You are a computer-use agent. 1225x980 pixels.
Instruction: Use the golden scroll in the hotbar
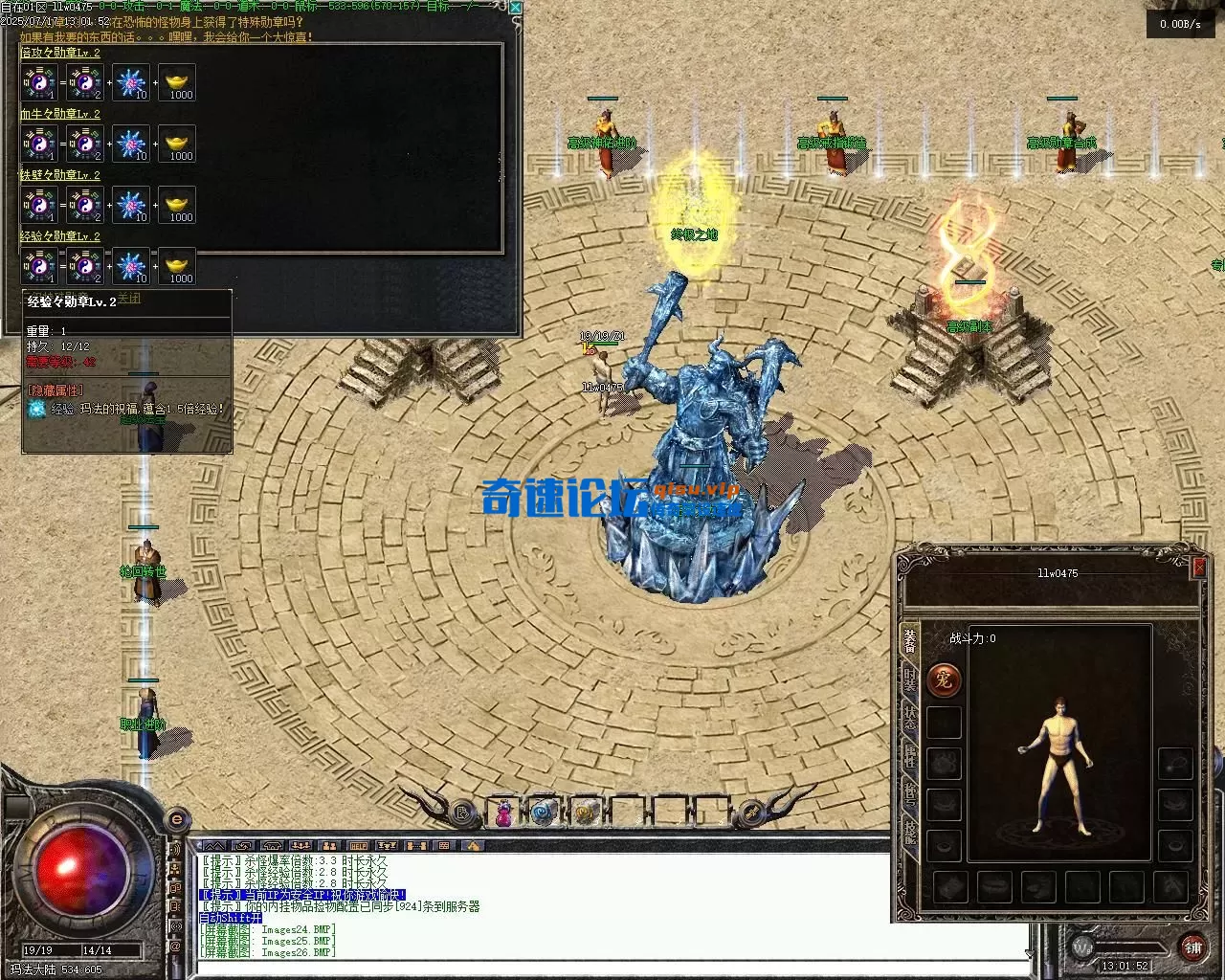coord(585,813)
